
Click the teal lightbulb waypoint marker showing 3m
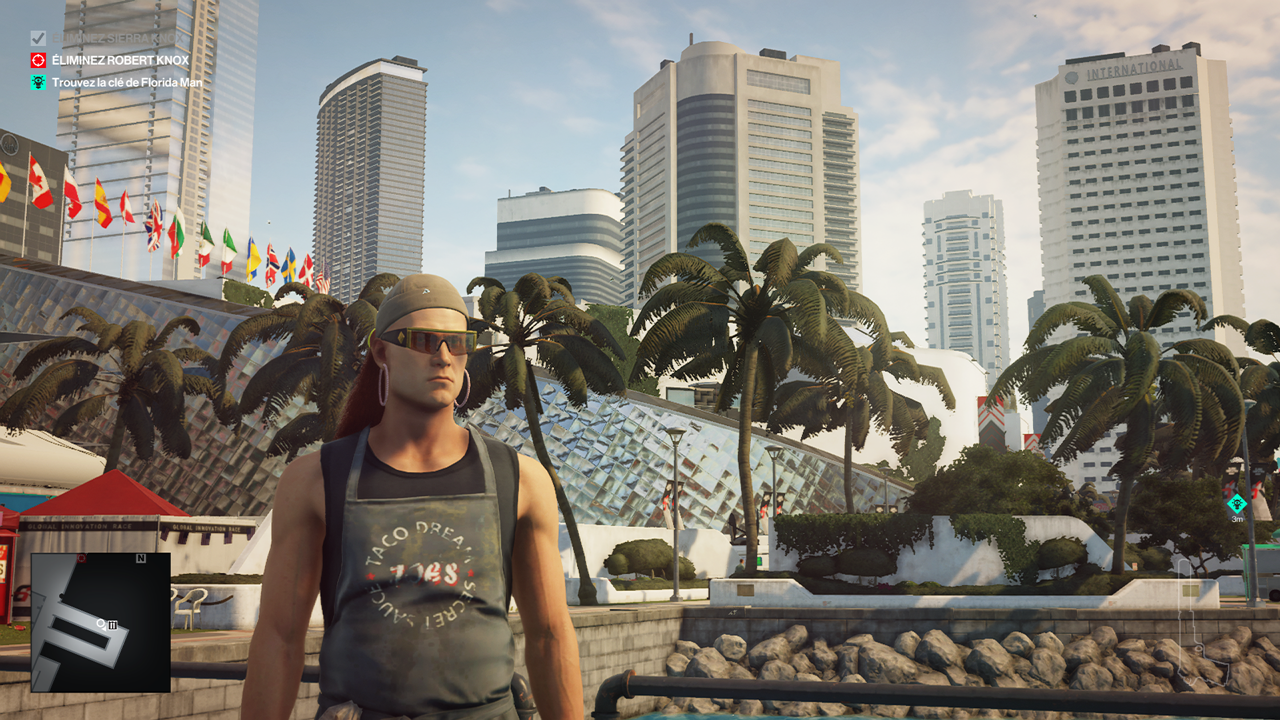pyautogui.click(x=1237, y=503)
